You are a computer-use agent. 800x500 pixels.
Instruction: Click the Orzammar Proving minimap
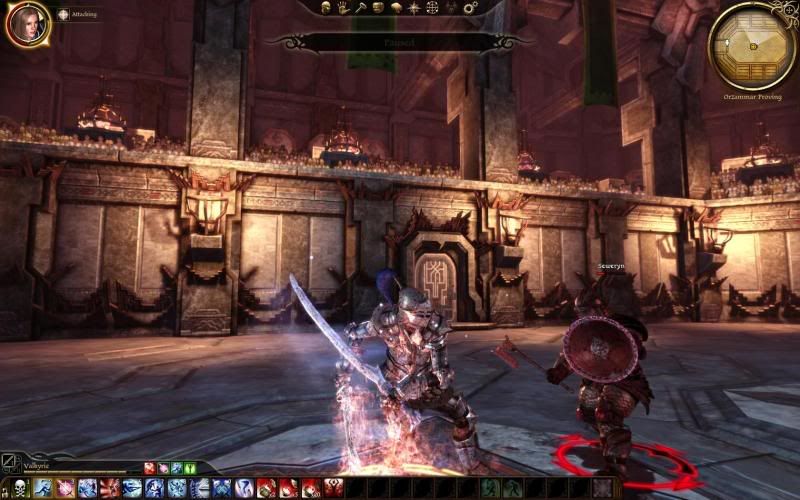click(x=752, y=45)
